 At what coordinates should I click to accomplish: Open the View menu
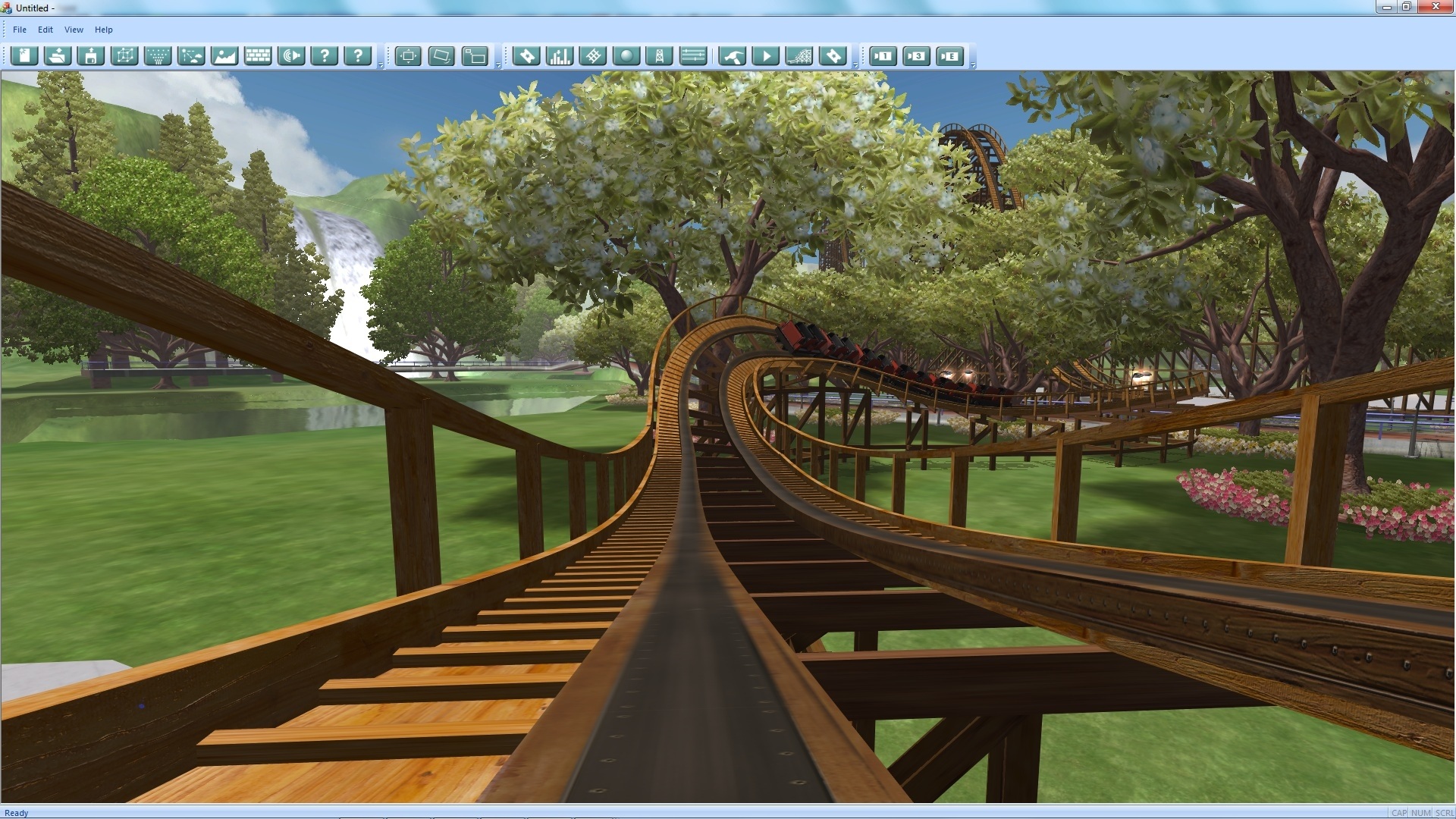coord(73,30)
